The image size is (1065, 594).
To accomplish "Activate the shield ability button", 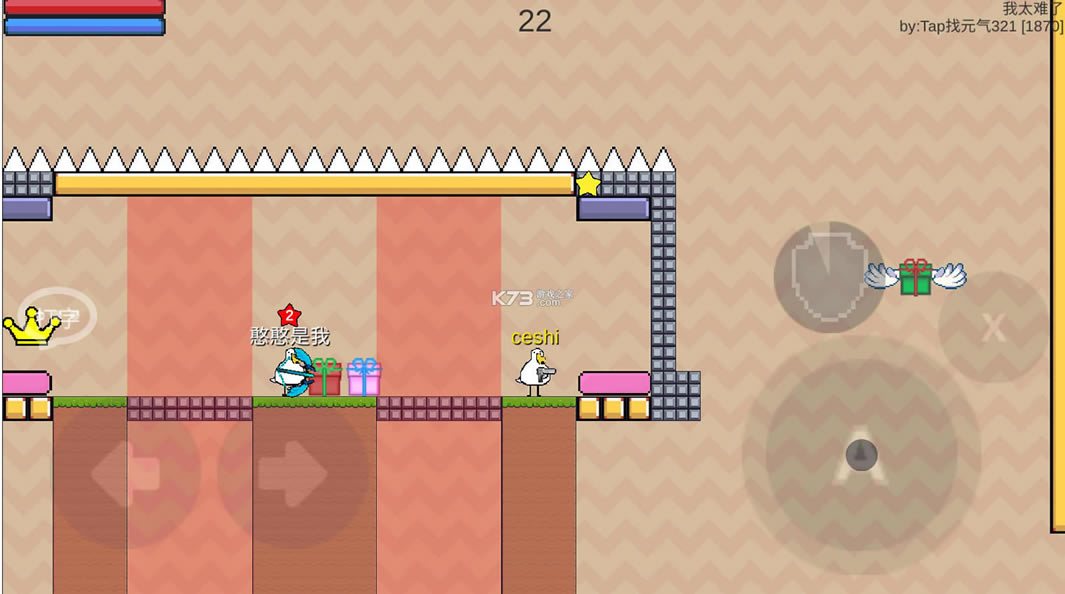I will 829,276.
